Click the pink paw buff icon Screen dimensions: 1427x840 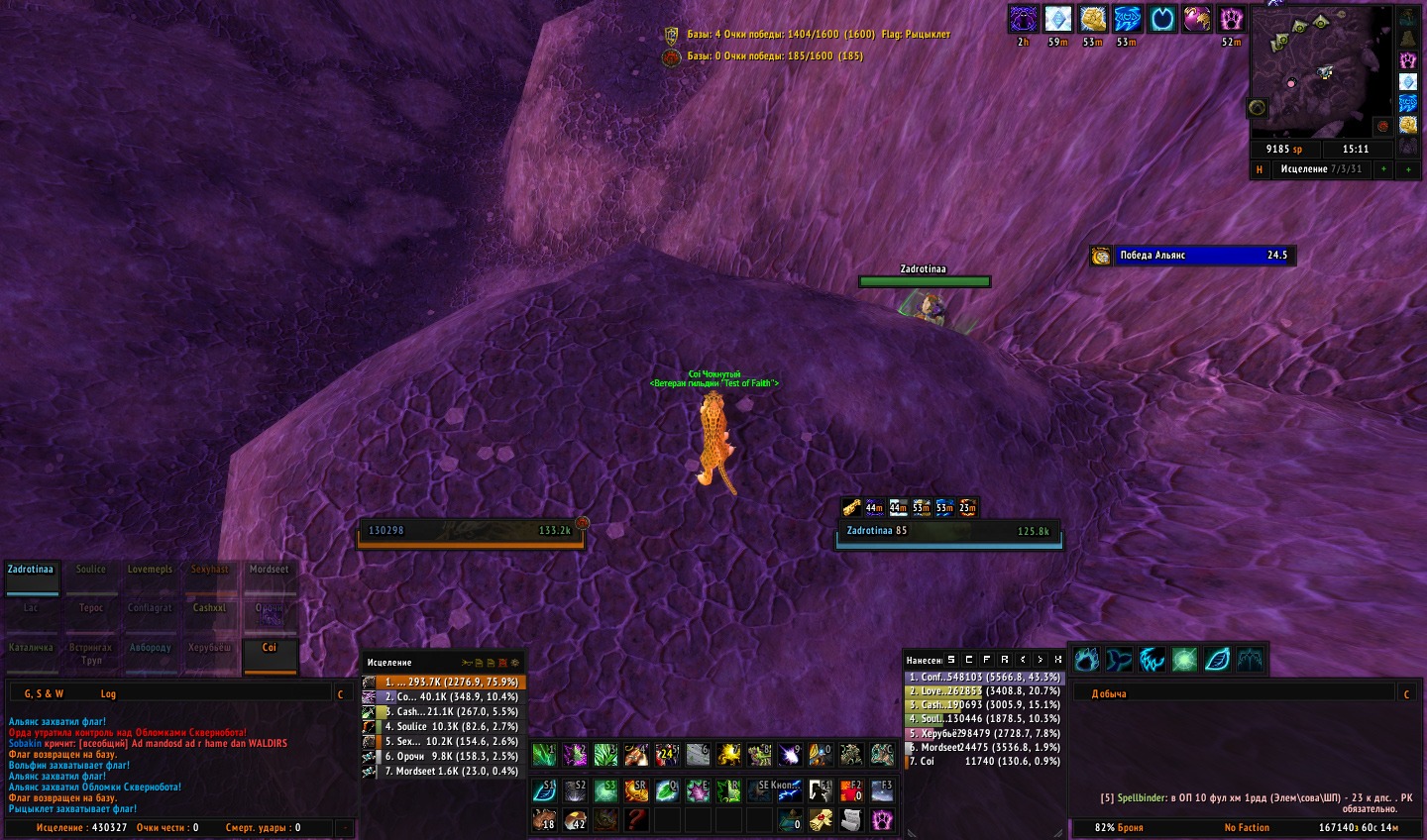click(1231, 19)
